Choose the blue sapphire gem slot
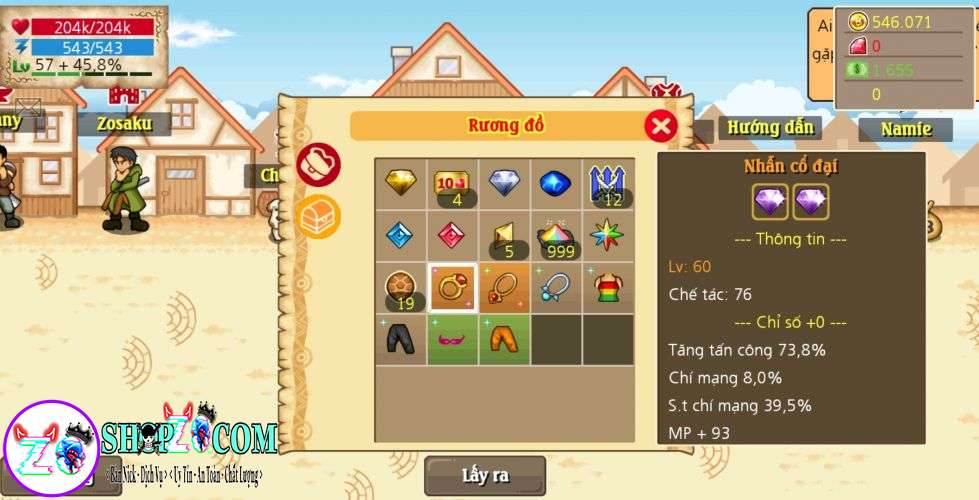This screenshot has width=979, height=500. tap(557, 184)
